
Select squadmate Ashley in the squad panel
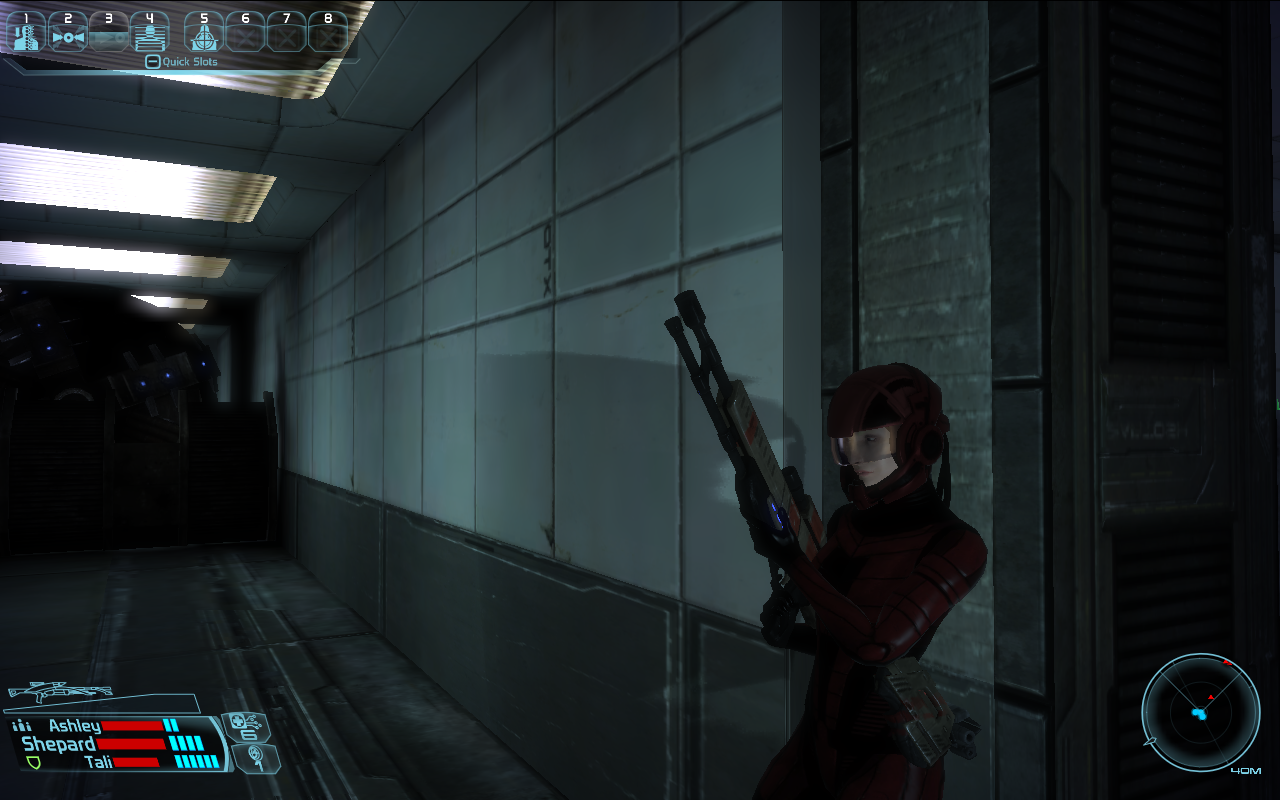[75, 726]
